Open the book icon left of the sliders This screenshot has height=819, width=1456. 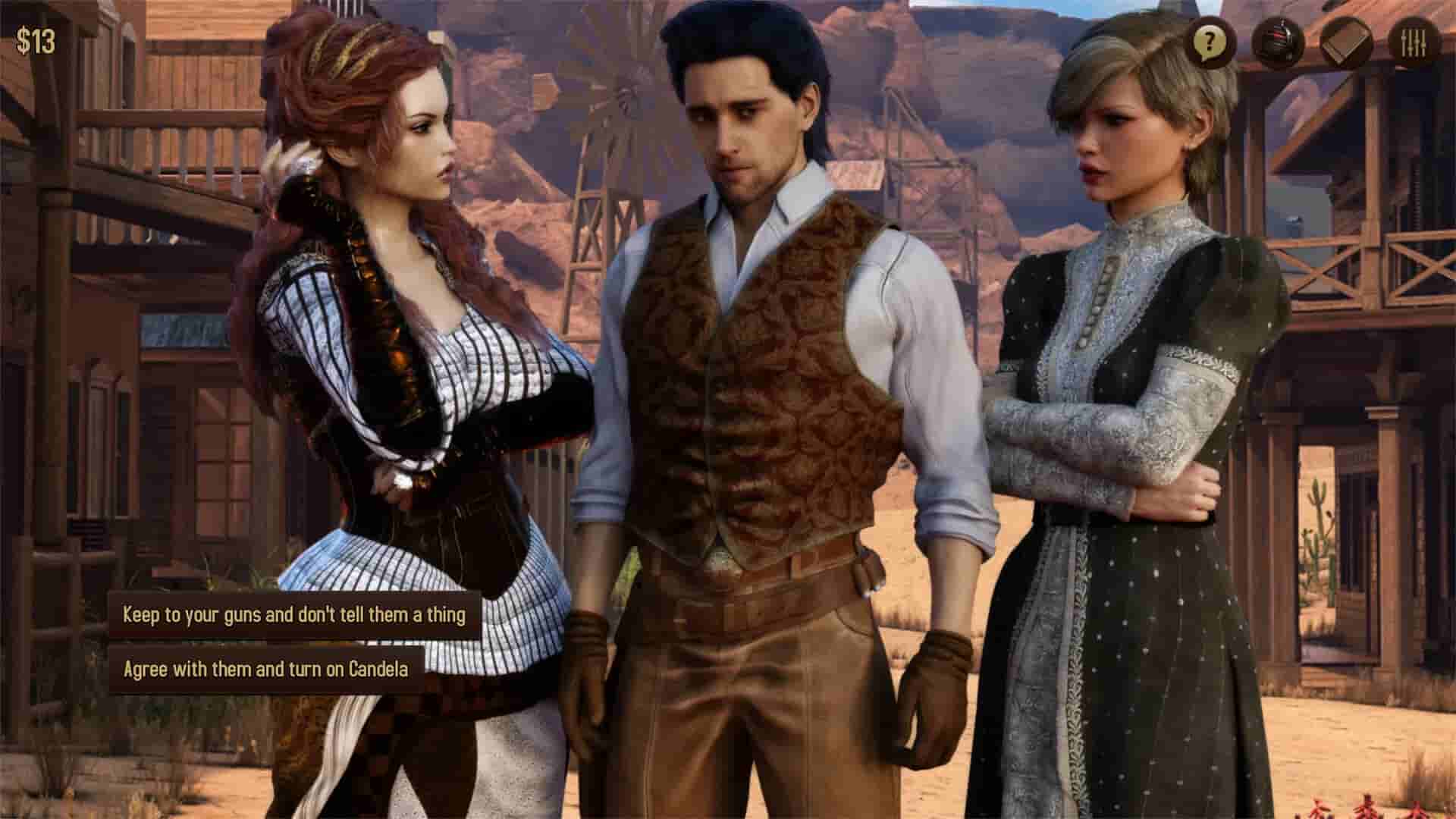[1346, 38]
